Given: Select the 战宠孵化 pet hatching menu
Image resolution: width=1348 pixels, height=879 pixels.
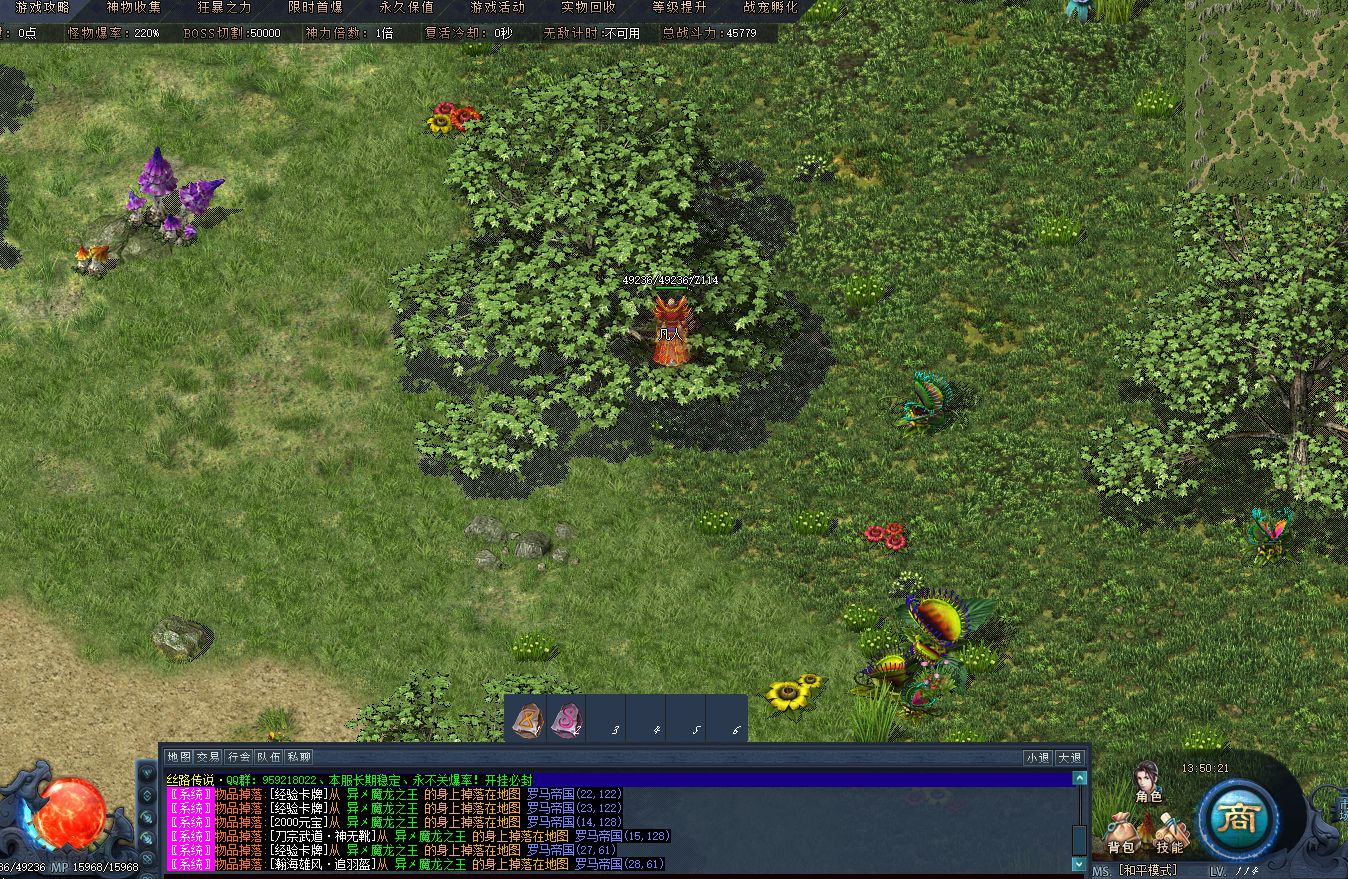Looking at the screenshot, I should coord(770,7).
